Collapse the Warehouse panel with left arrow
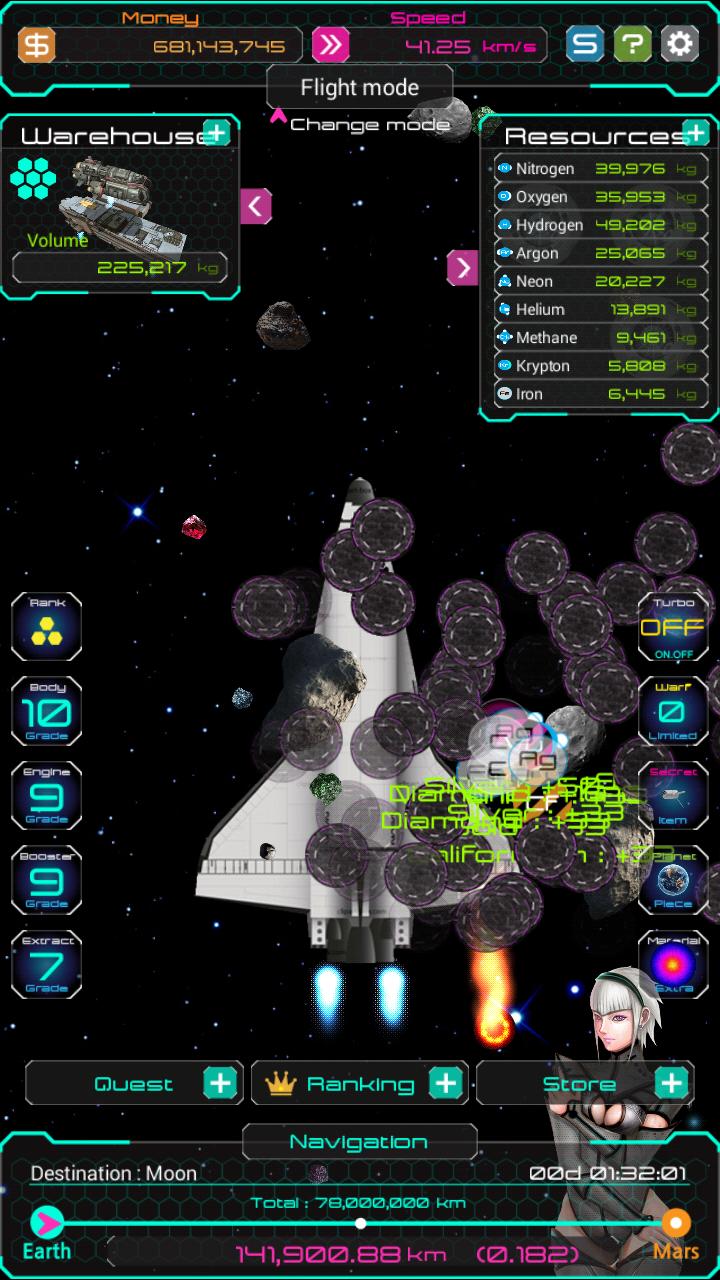 coord(256,206)
